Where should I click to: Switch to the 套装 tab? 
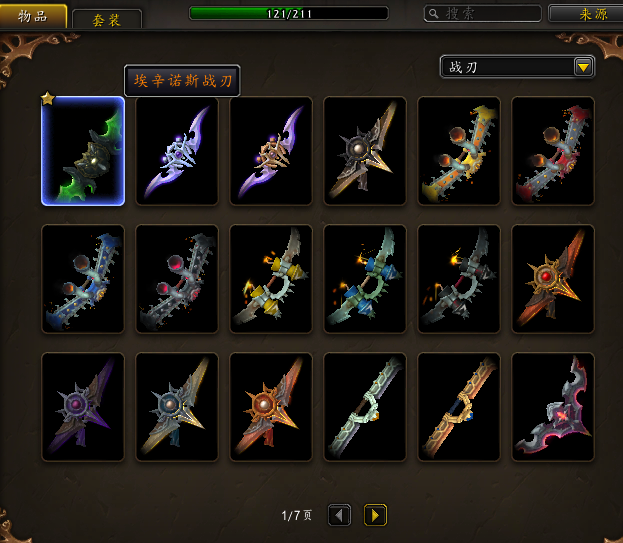click(x=107, y=19)
